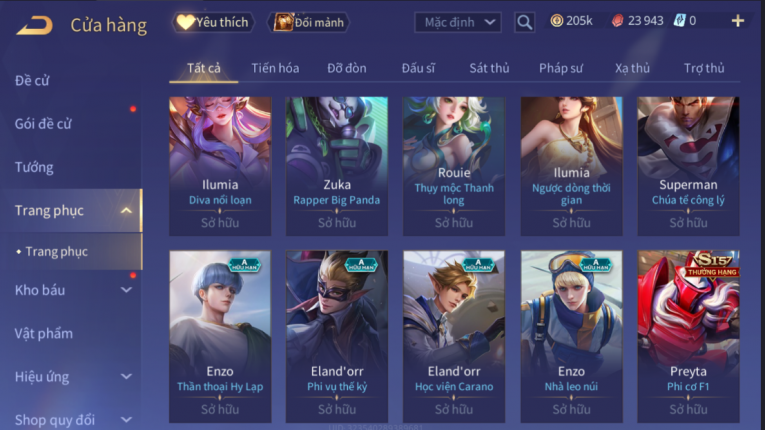Select Gói đề cử in sidebar
The width and height of the screenshot is (765, 430).
coord(43,124)
